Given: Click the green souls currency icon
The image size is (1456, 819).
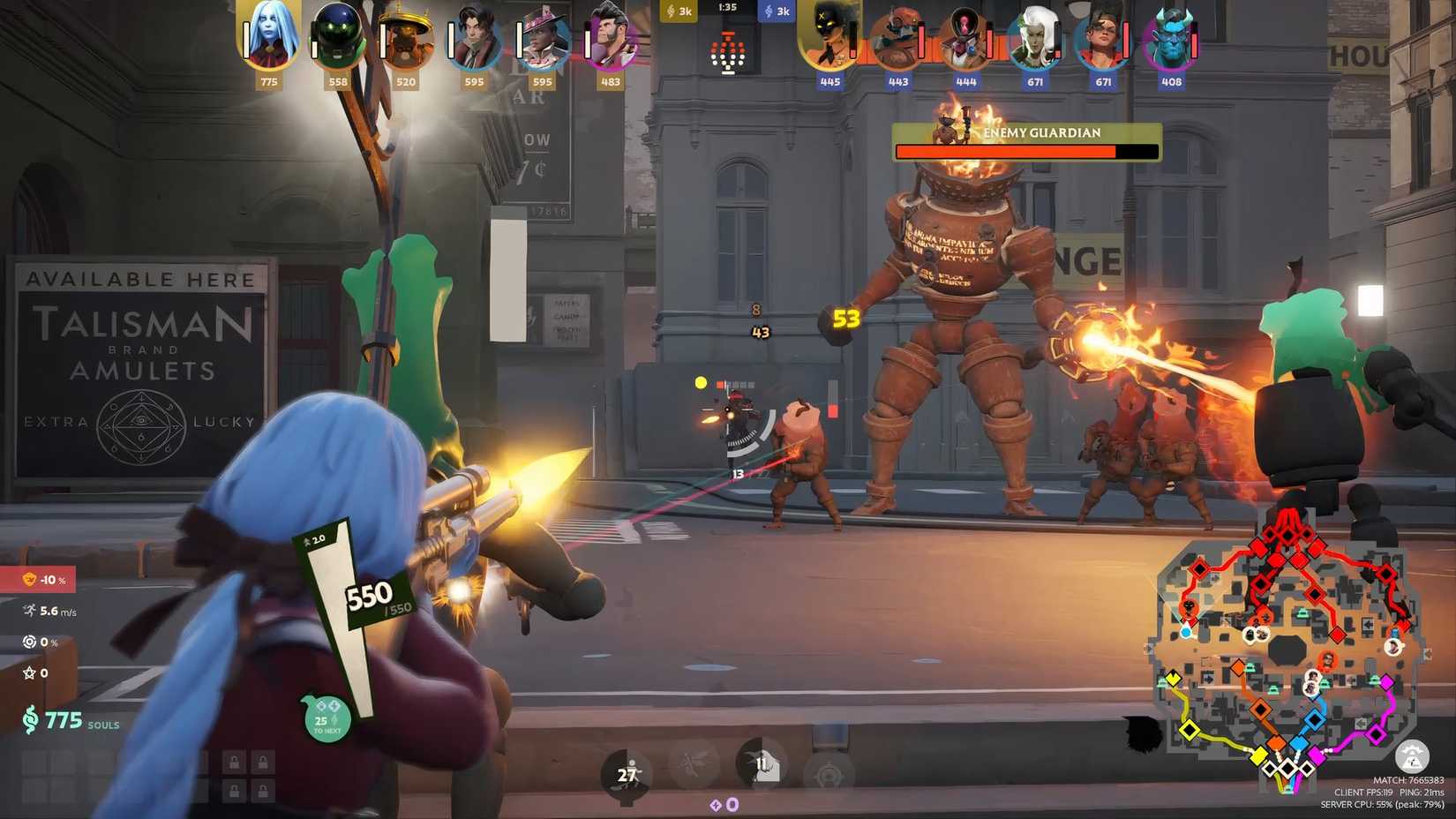Looking at the screenshot, I should [x=32, y=719].
